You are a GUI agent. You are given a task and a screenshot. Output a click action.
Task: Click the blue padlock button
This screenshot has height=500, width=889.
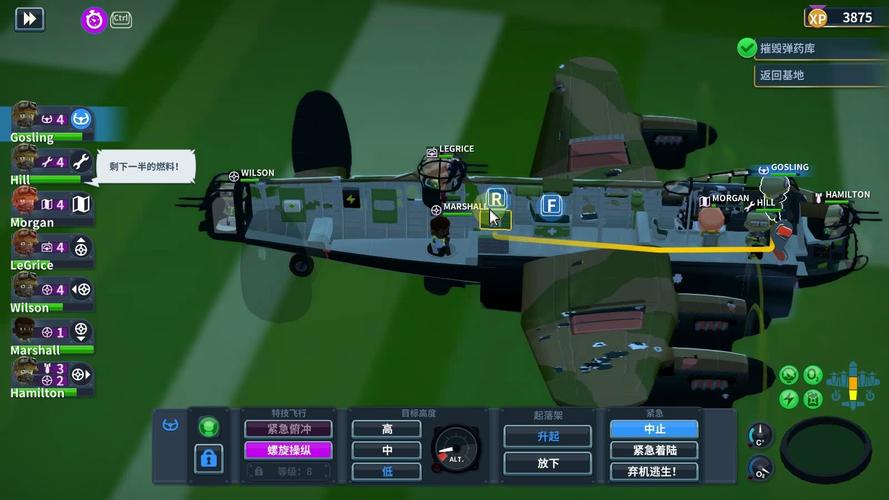pos(208,458)
